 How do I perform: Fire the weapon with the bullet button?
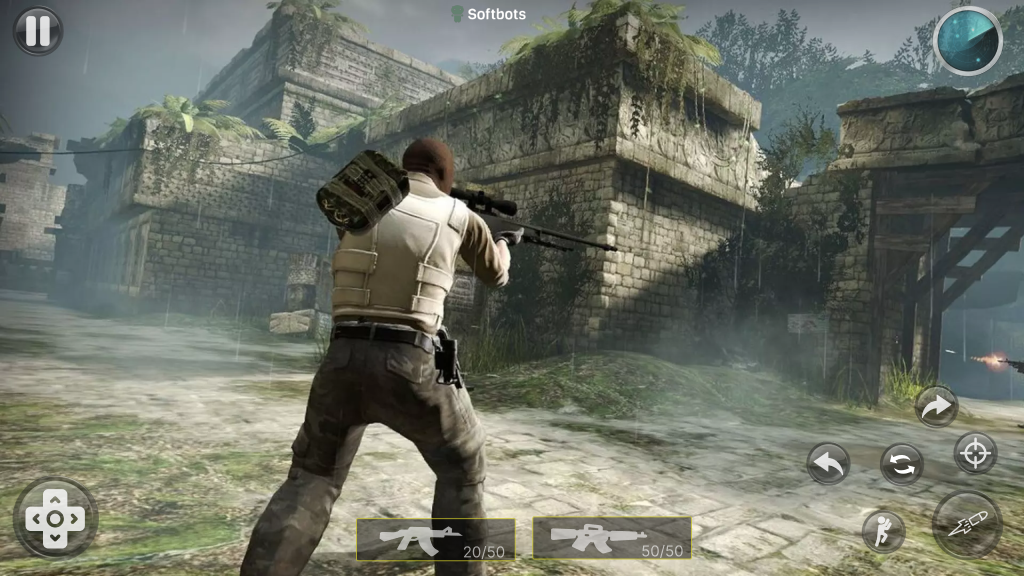[x=966, y=524]
